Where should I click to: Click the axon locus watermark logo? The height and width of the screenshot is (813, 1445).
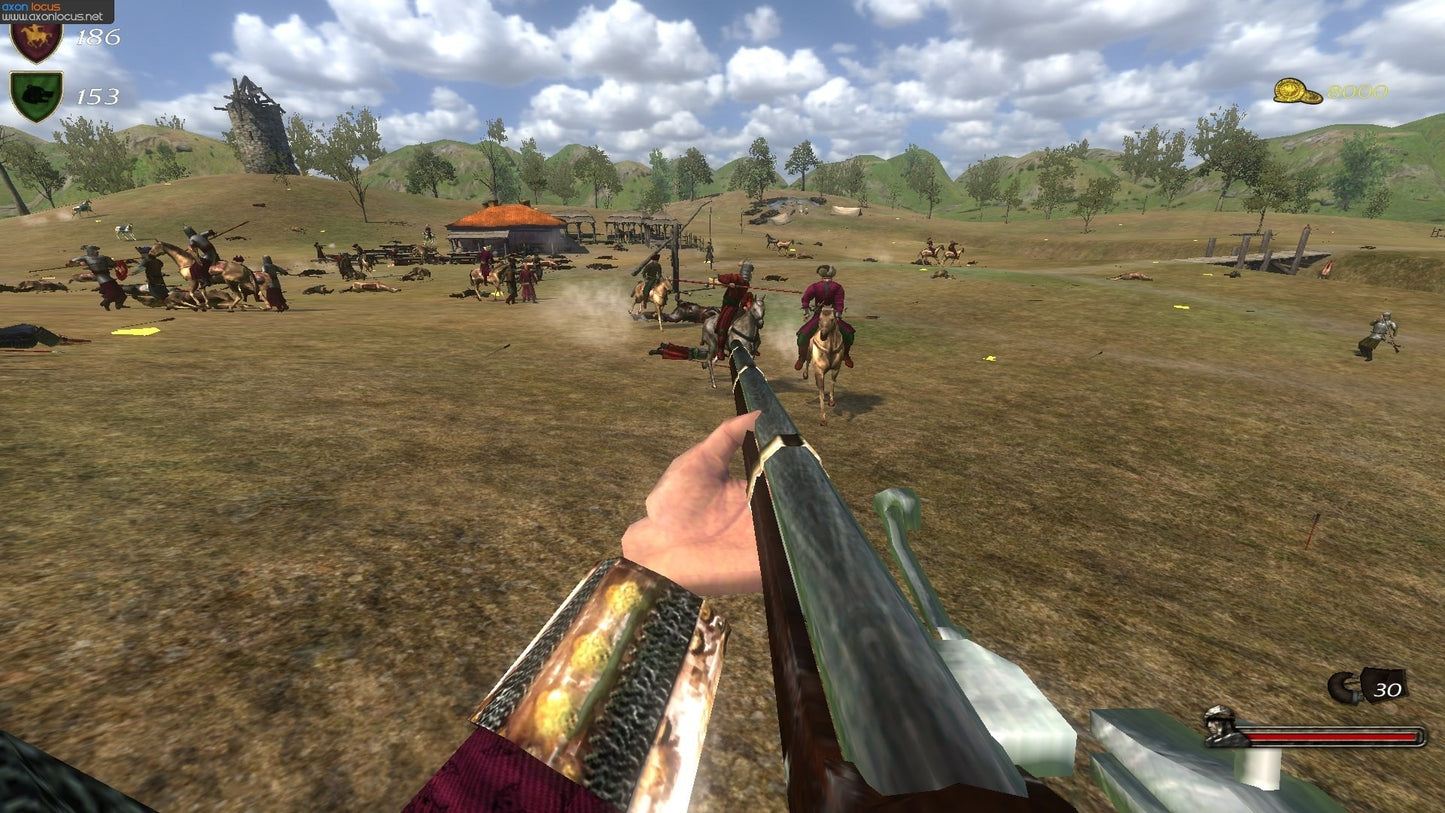[30, 6]
